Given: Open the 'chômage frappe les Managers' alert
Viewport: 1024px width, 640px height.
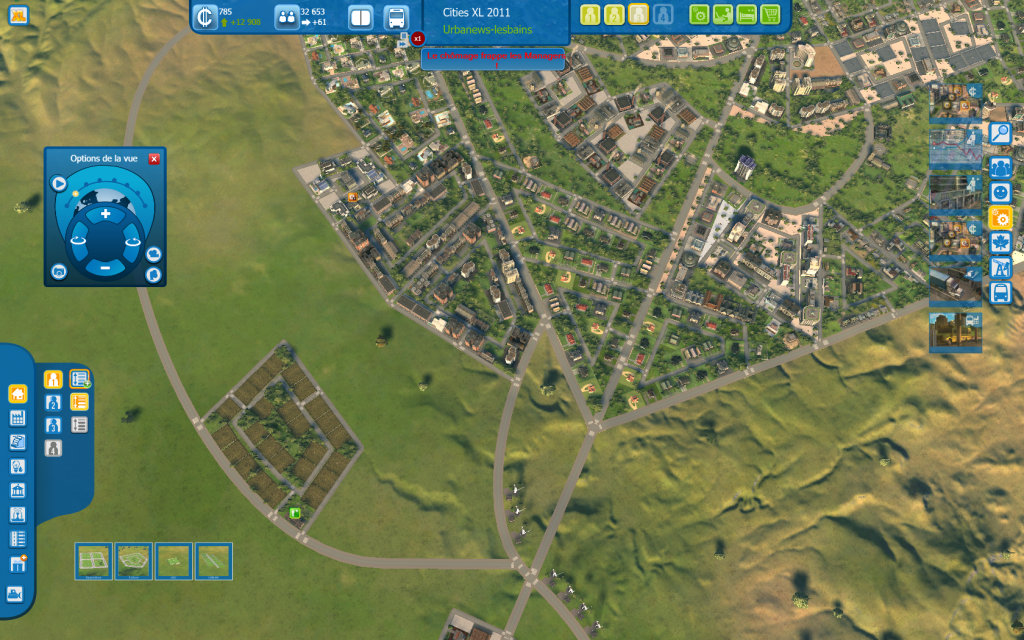Looking at the screenshot, I should point(495,57).
